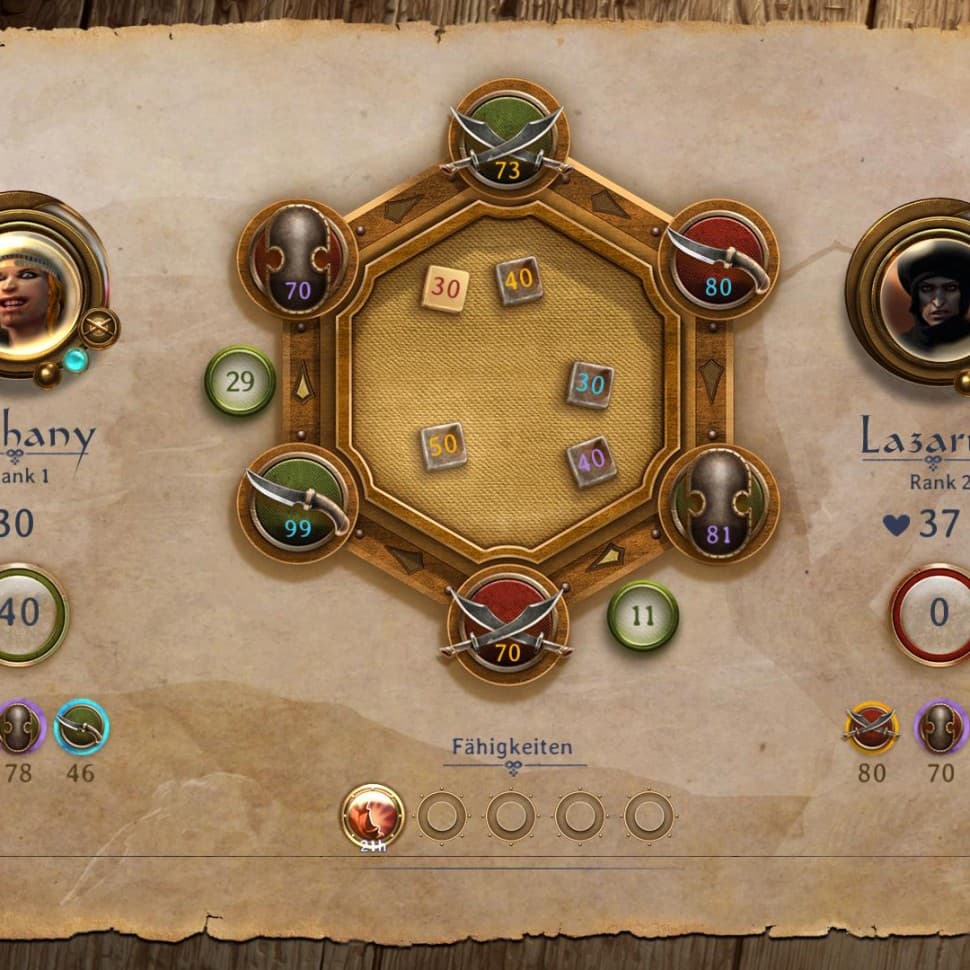Click the green token showing 29
This screenshot has height=970, width=970.
pyautogui.click(x=240, y=381)
